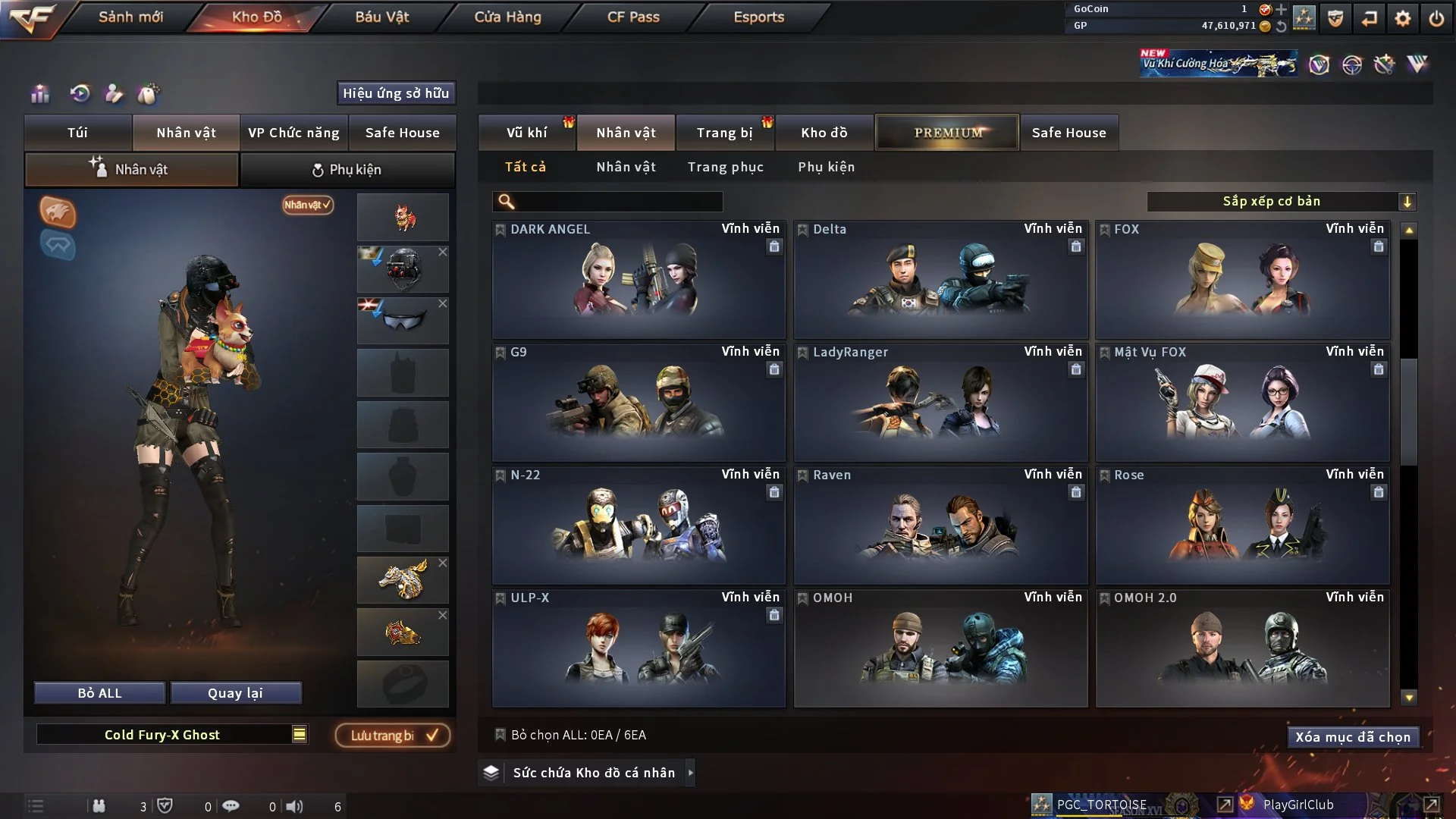1456x819 pixels.
Task: Click the Quay lại button
Action: pyautogui.click(x=235, y=693)
